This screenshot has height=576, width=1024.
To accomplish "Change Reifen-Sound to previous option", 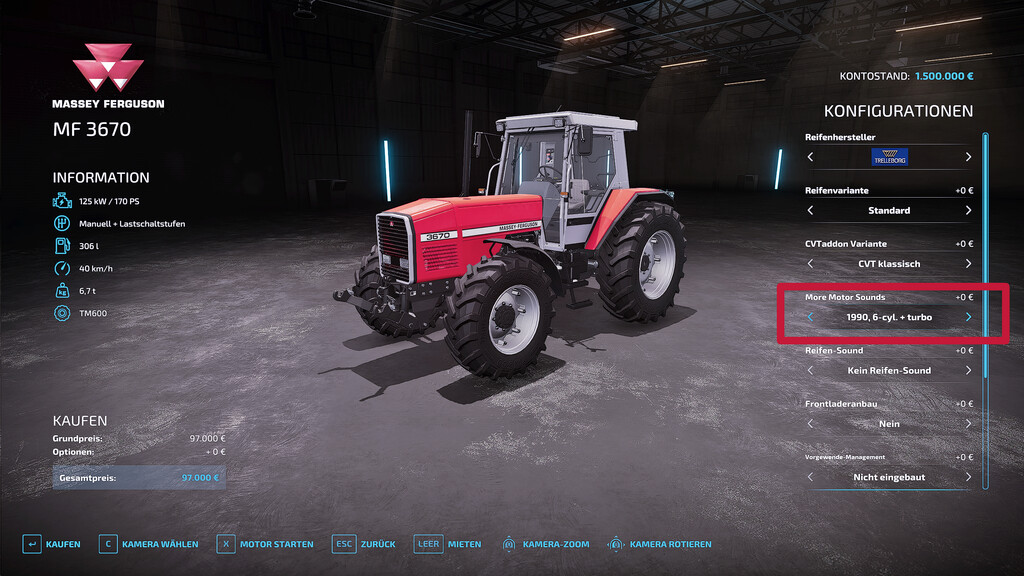I will [810, 371].
